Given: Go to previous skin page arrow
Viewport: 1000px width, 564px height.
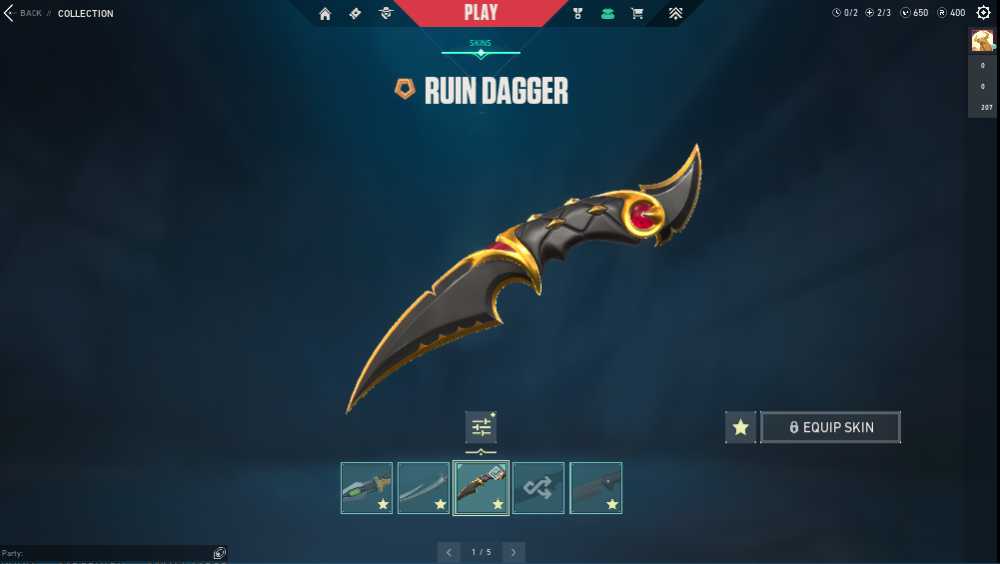Looking at the screenshot, I should [449, 552].
